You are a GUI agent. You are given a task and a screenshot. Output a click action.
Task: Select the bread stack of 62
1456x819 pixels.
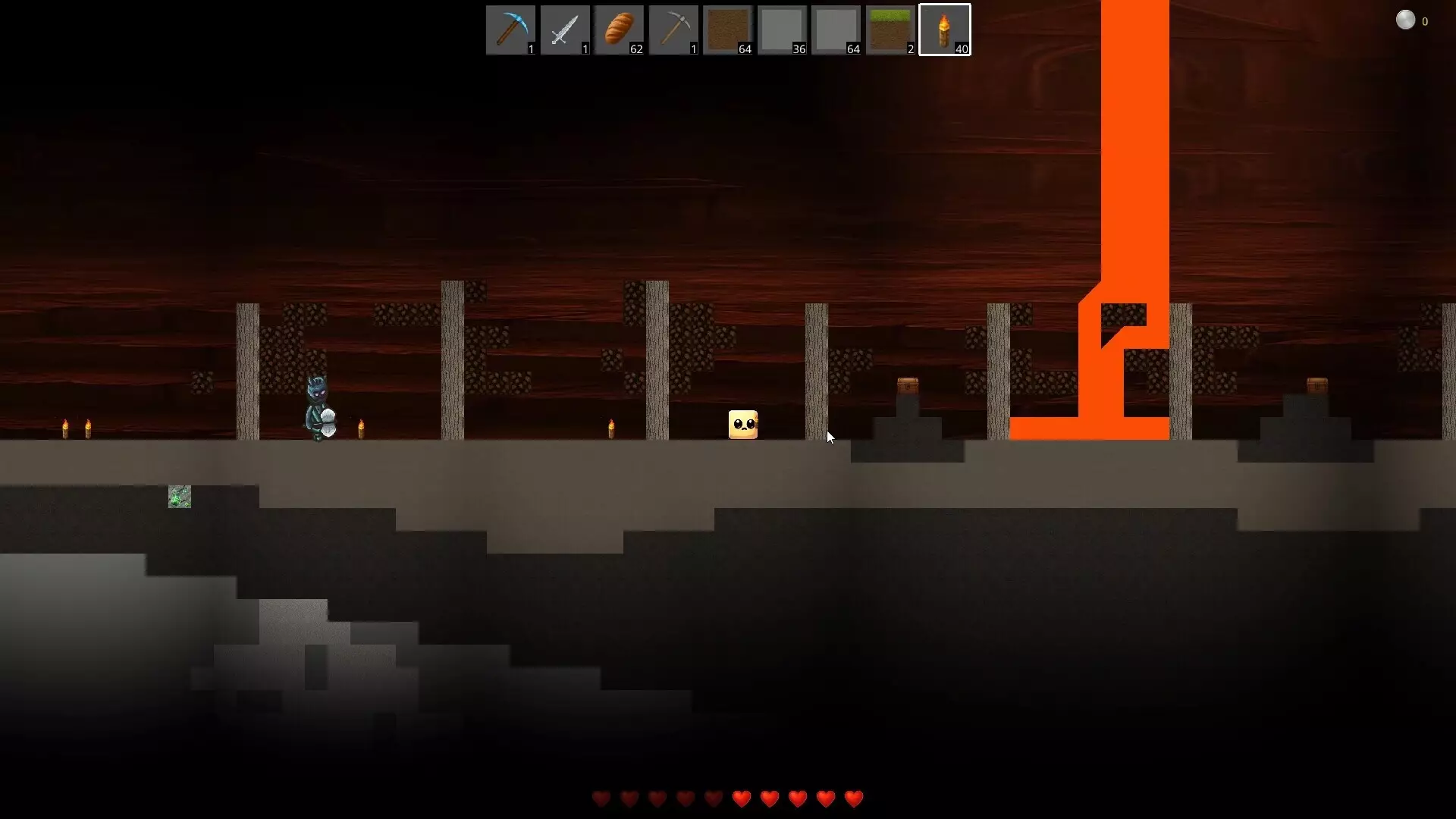[619, 30]
